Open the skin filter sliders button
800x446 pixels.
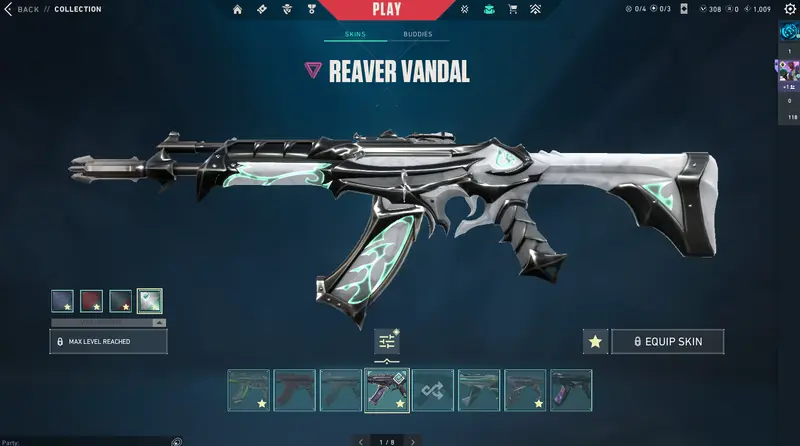(387, 342)
